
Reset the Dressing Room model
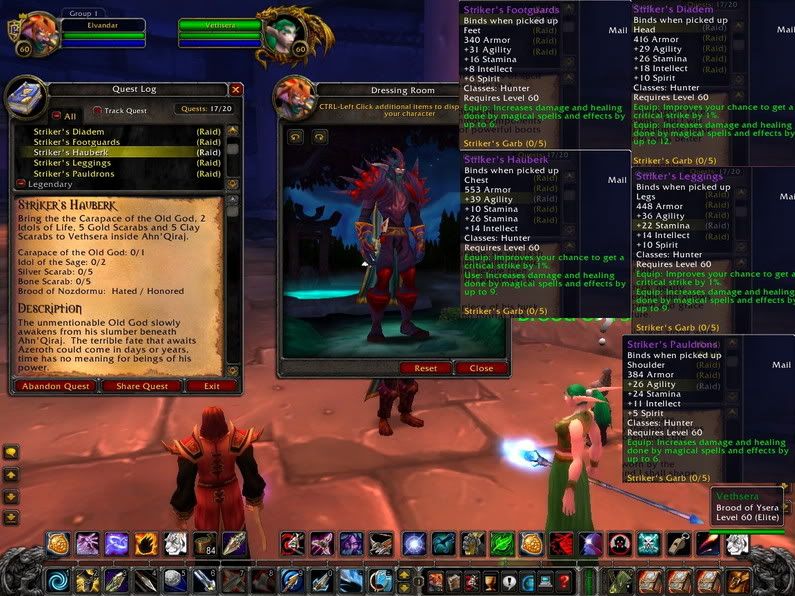tap(425, 368)
